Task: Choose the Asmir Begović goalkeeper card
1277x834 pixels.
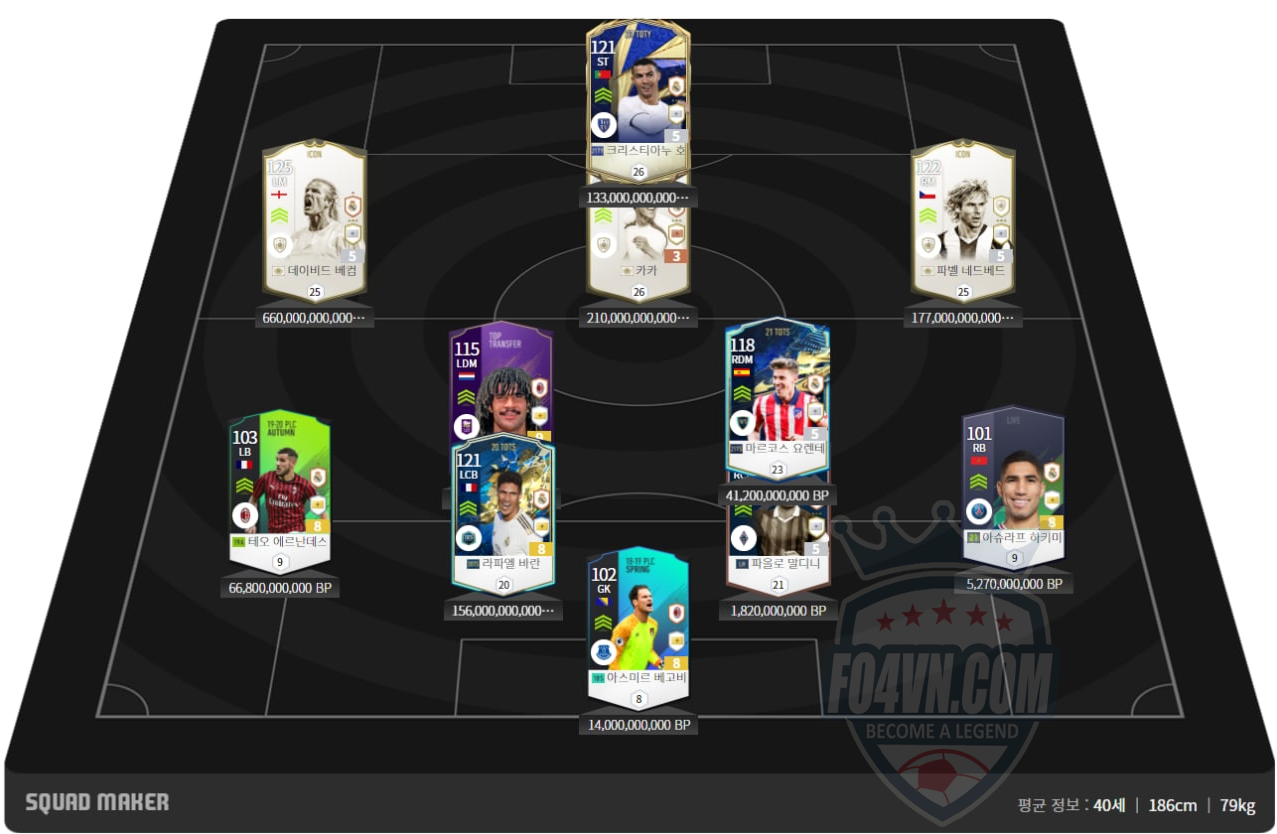Action: [x=638, y=620]
